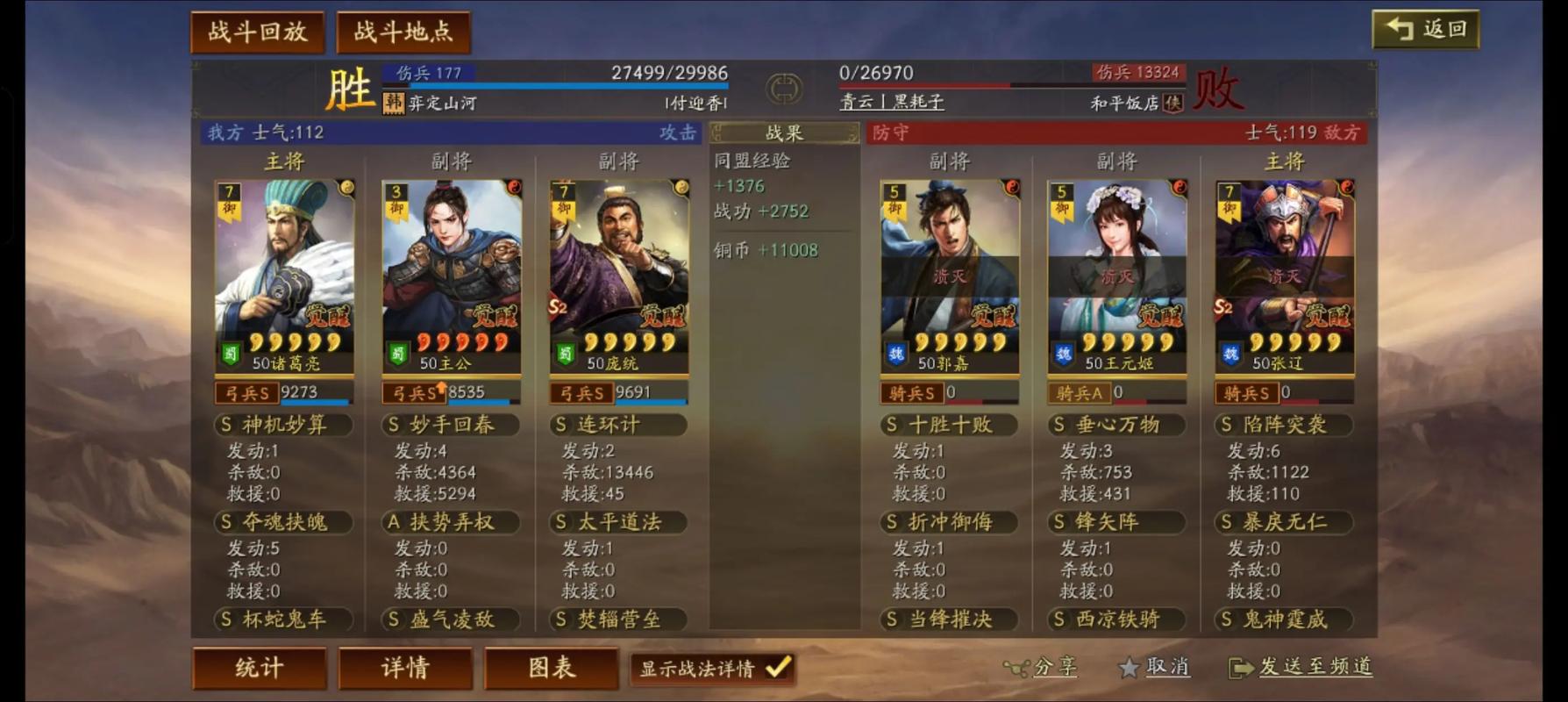Screen dimensions: 1568x702
Task: Select the 魏 faction icon on 张辽's card
Action: point(1231,355)
